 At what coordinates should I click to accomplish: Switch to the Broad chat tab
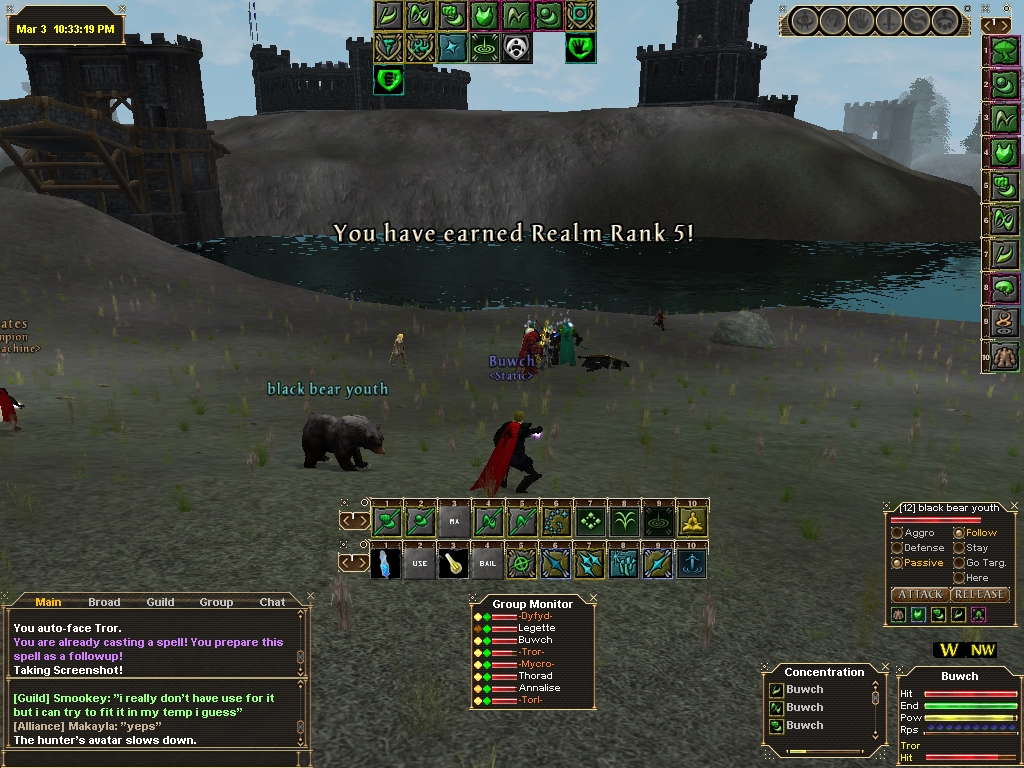point(104,602)
